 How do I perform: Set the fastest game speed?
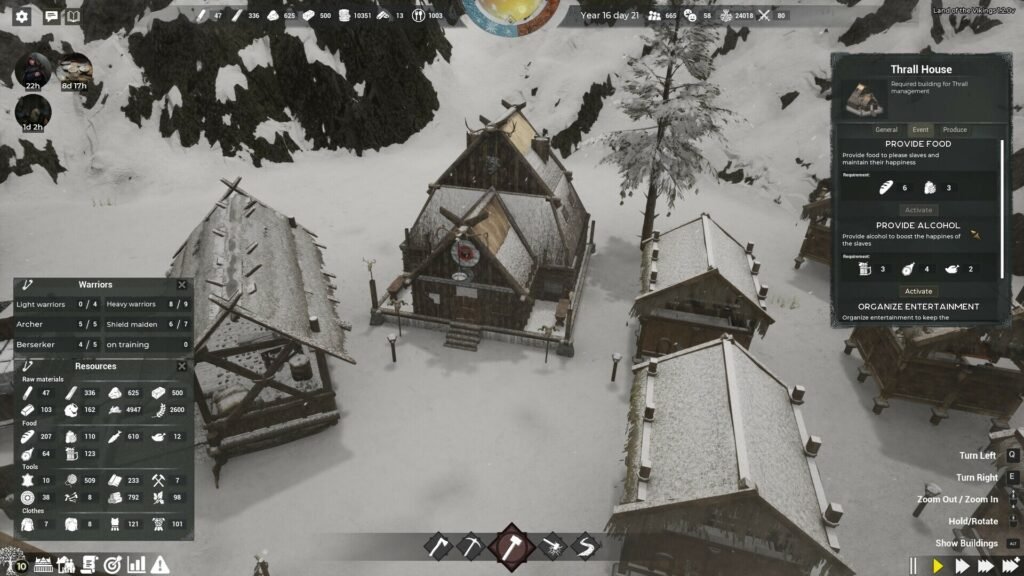coord(1010,566)
